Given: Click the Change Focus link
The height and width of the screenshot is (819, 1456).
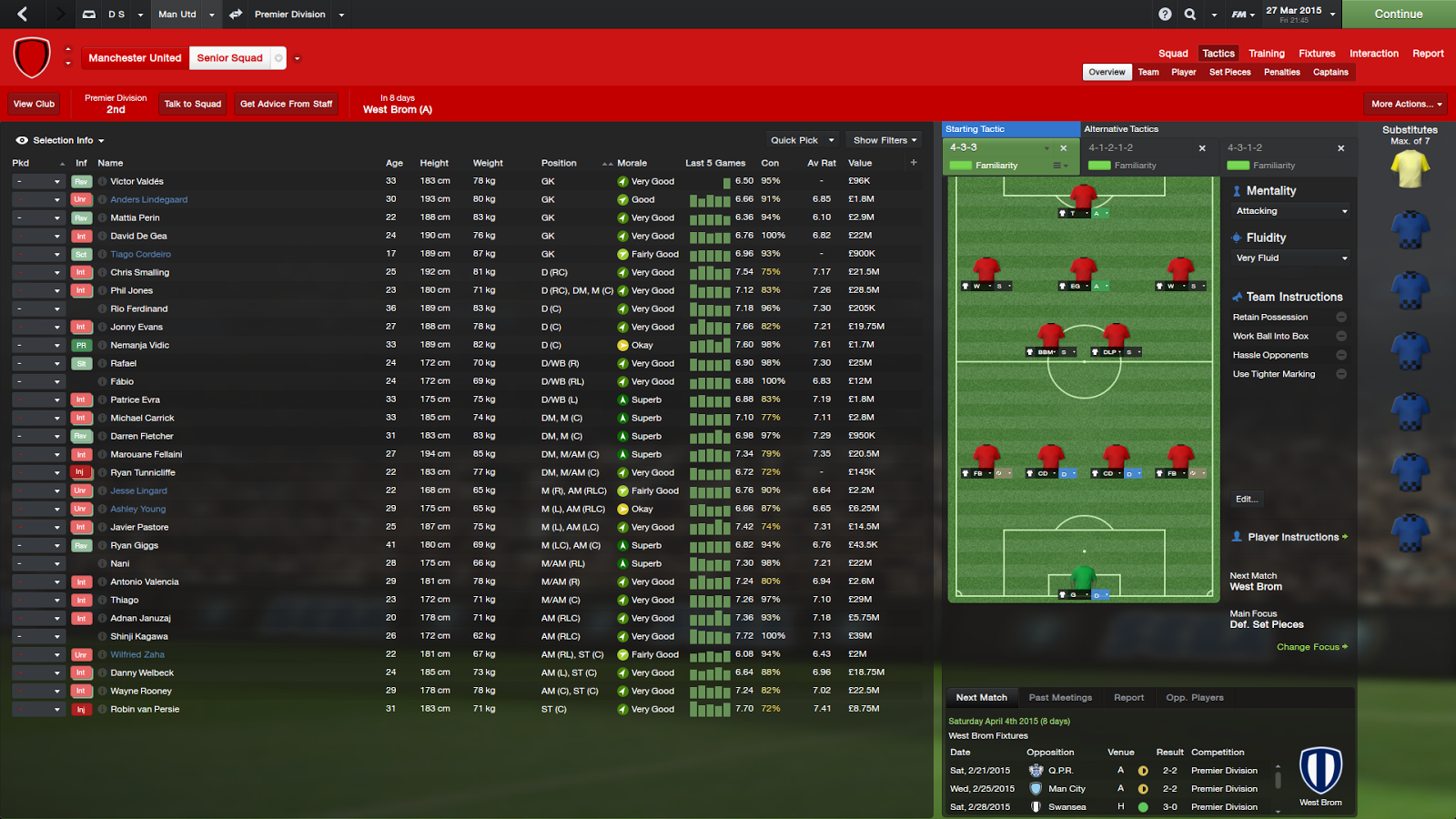Looking at the screenshot, I should [1311, 646].
